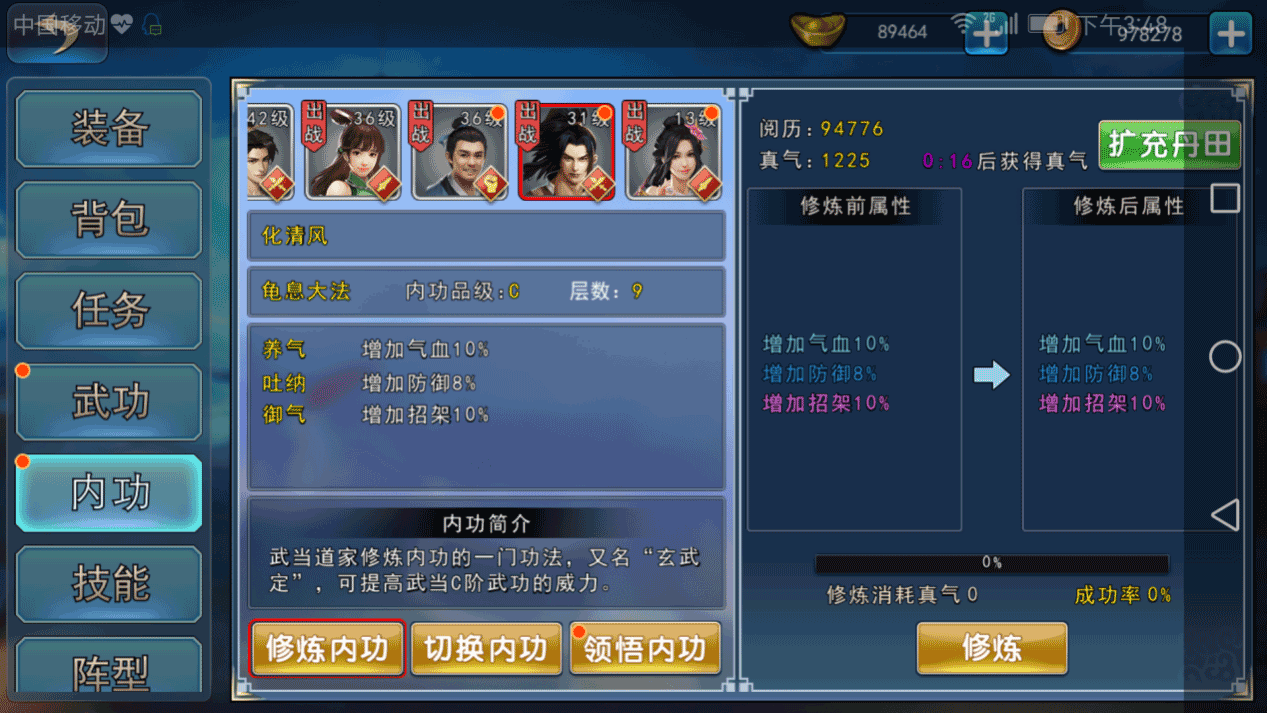Image resolution: width=1267 pixels, height=713 pixels.
Task: Select the level 31 black-haired hero portrait
Action: pos(566,152)
